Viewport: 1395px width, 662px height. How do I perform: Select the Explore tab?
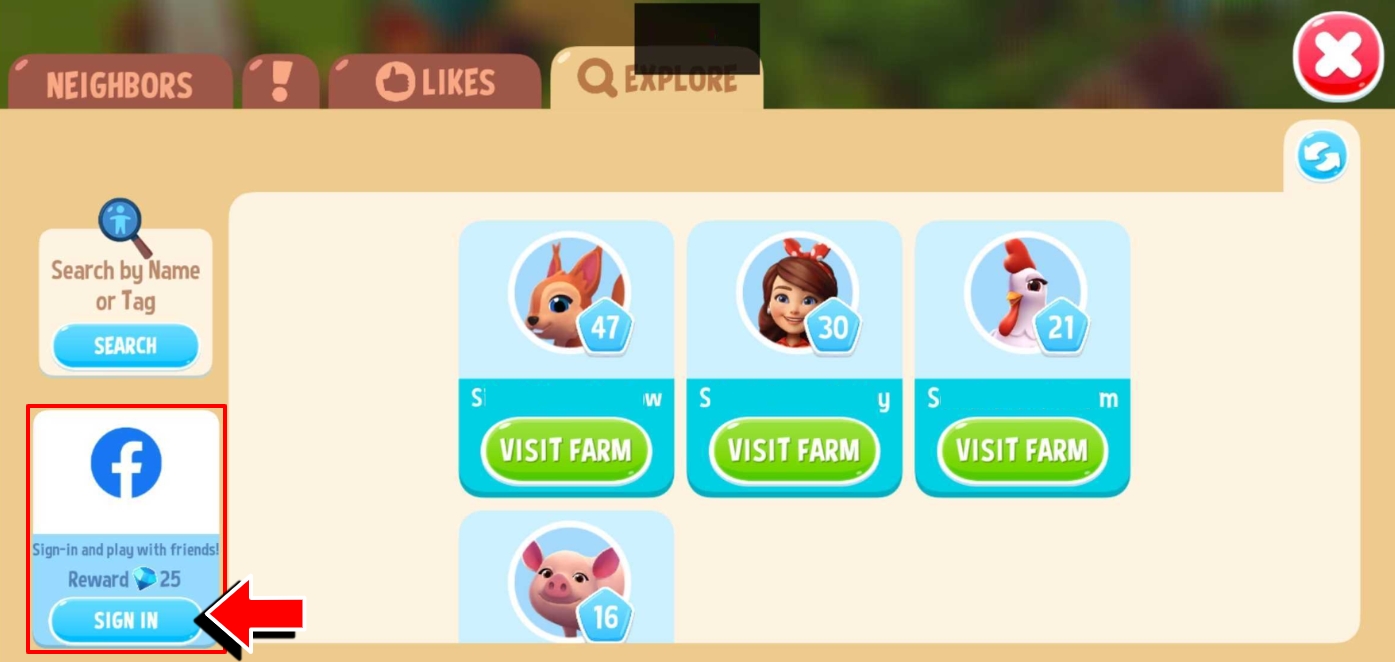656,80
